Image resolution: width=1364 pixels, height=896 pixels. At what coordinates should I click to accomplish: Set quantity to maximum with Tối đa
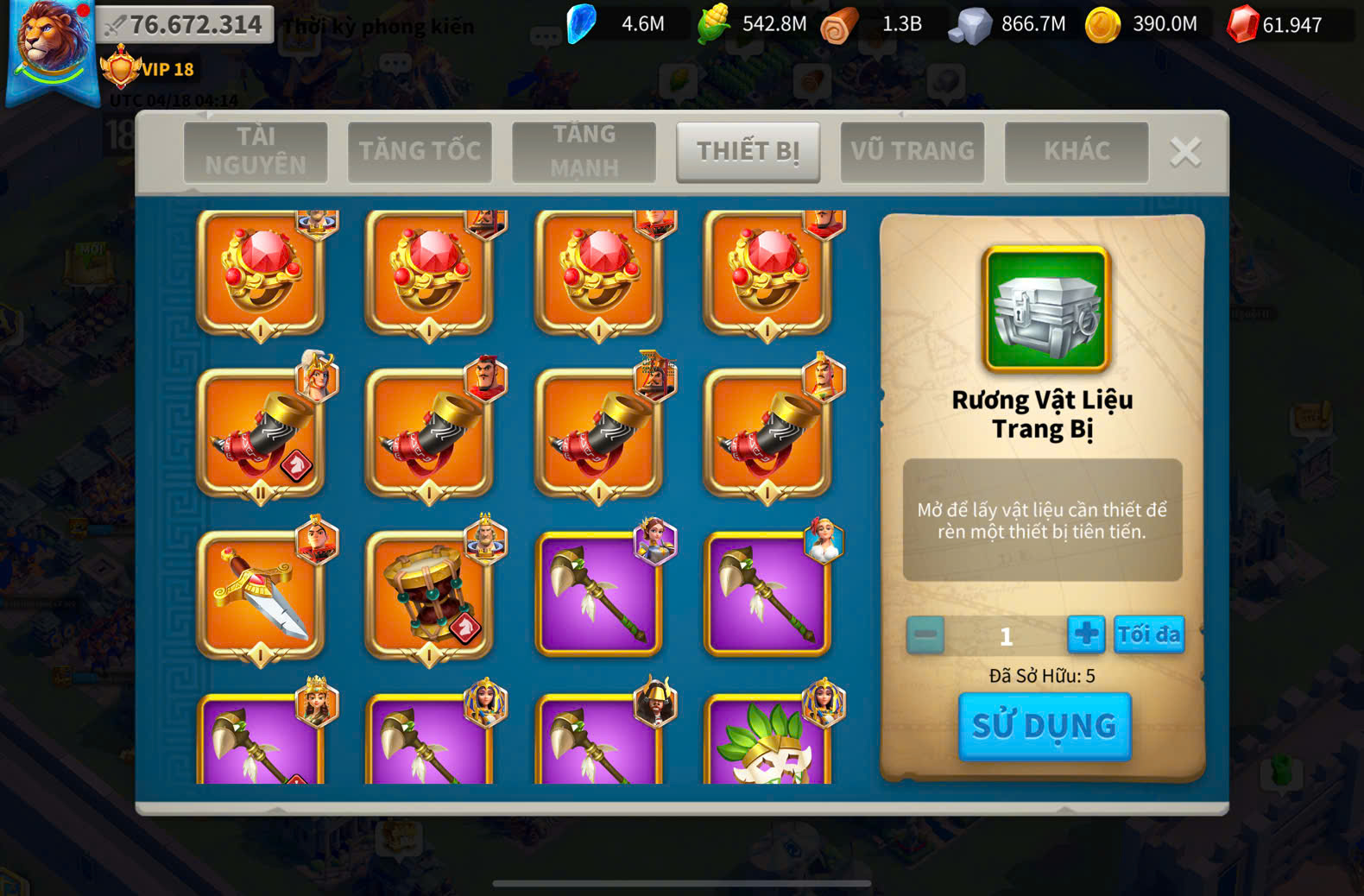(1148, 635)
